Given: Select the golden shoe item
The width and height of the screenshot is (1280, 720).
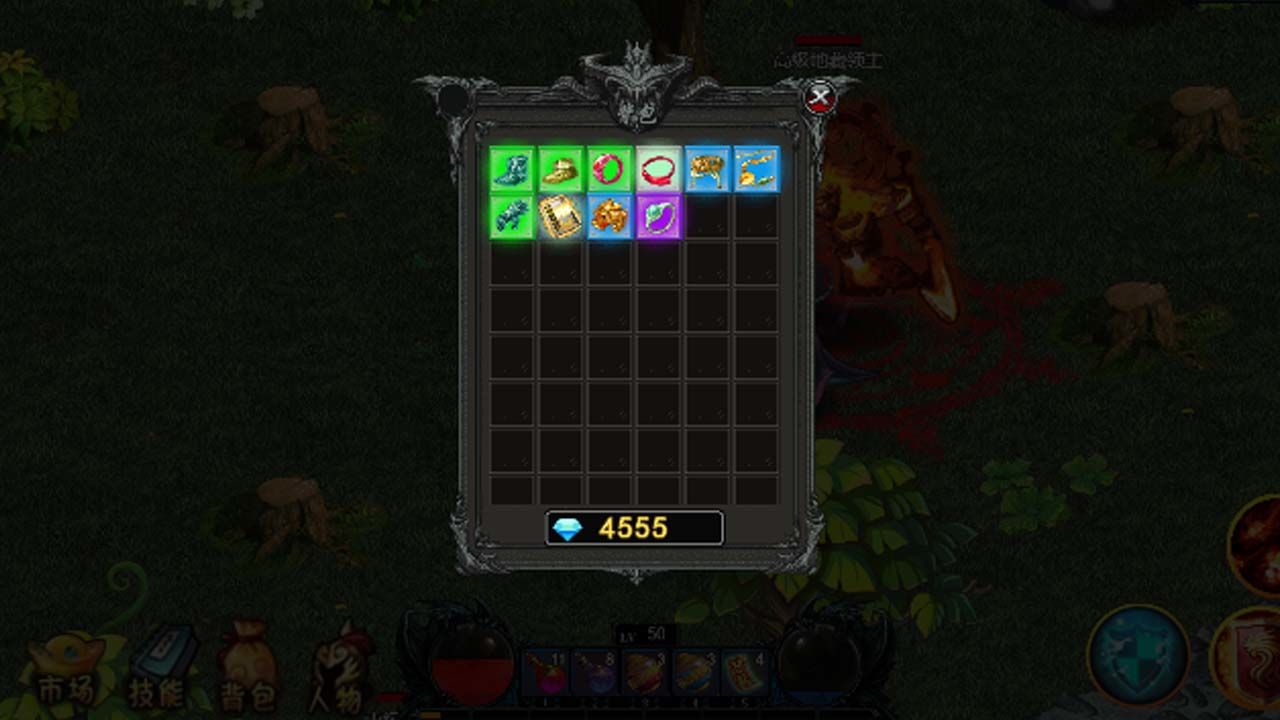Looking at the screenshot, I should point(561,169).
